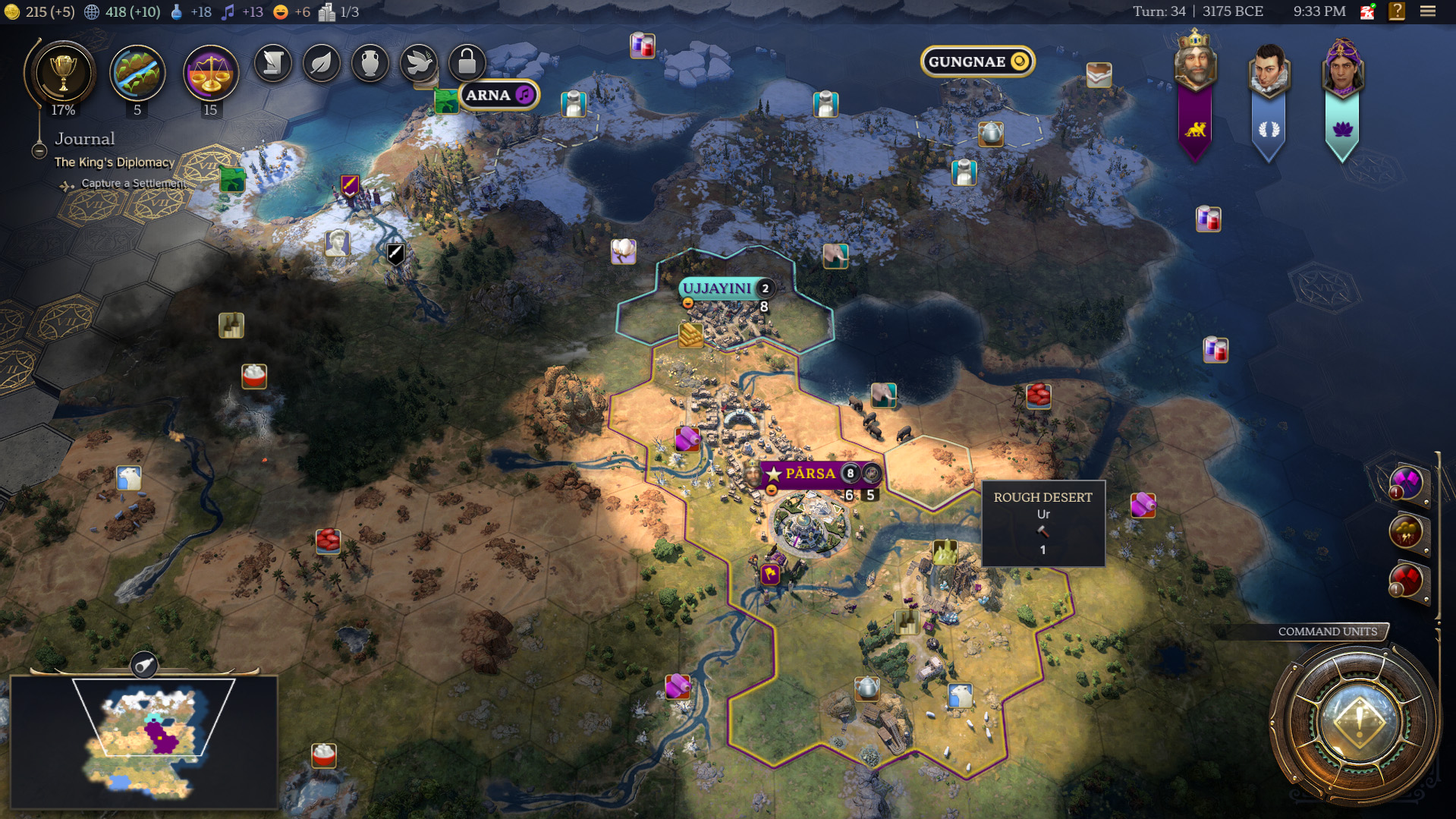Click the scroll and quill button

272,63
